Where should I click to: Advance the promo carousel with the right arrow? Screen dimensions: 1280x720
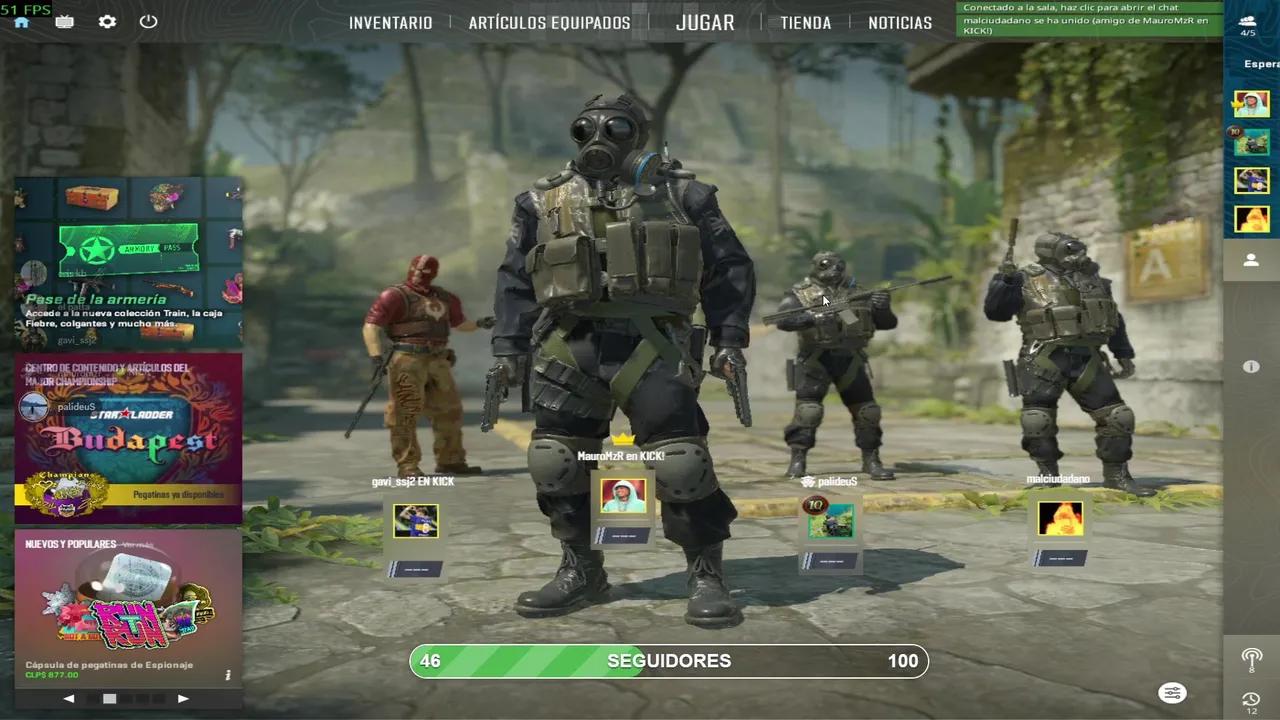point(183,698)
